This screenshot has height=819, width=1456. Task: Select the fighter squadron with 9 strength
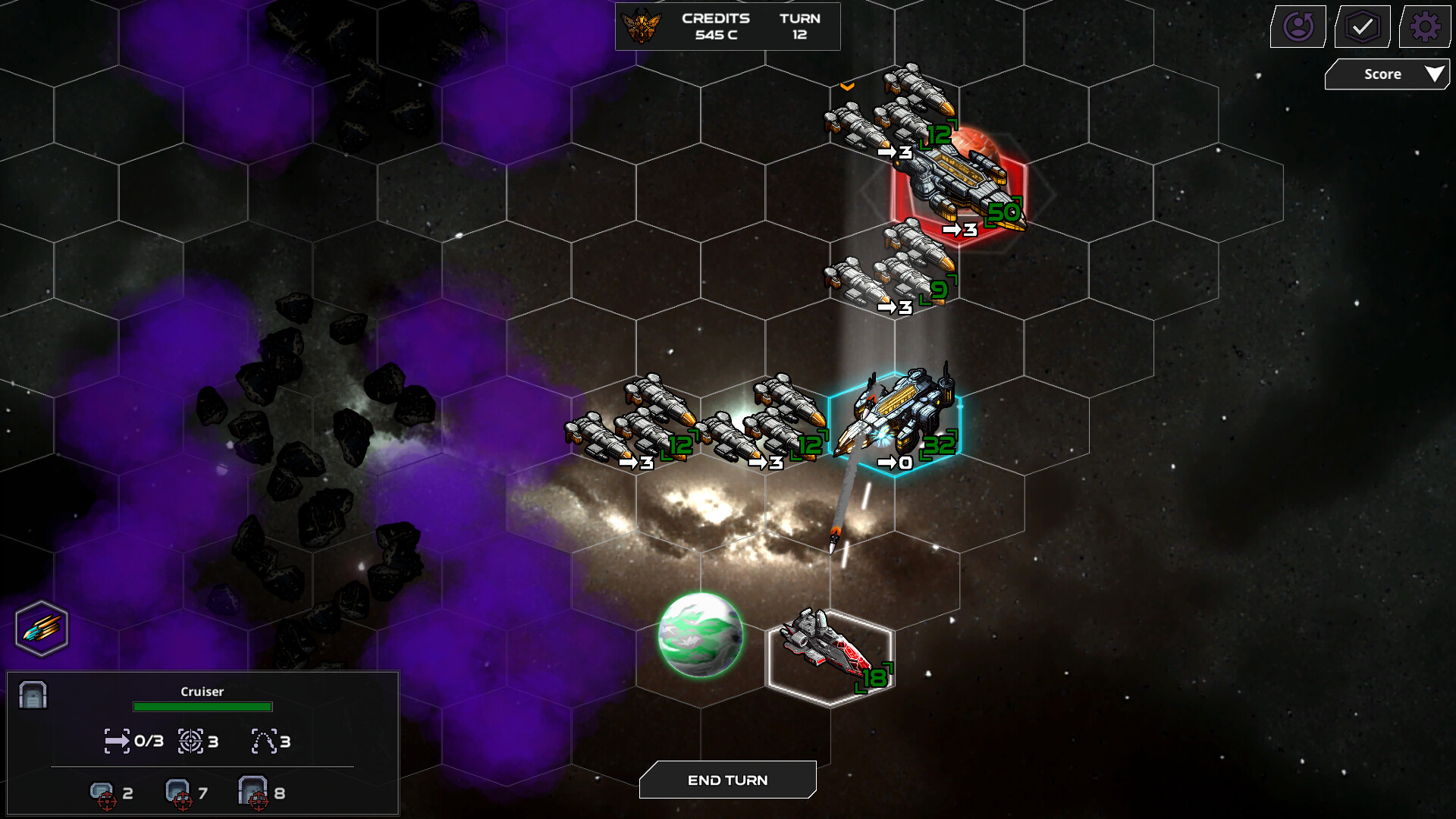coord(895,269)
